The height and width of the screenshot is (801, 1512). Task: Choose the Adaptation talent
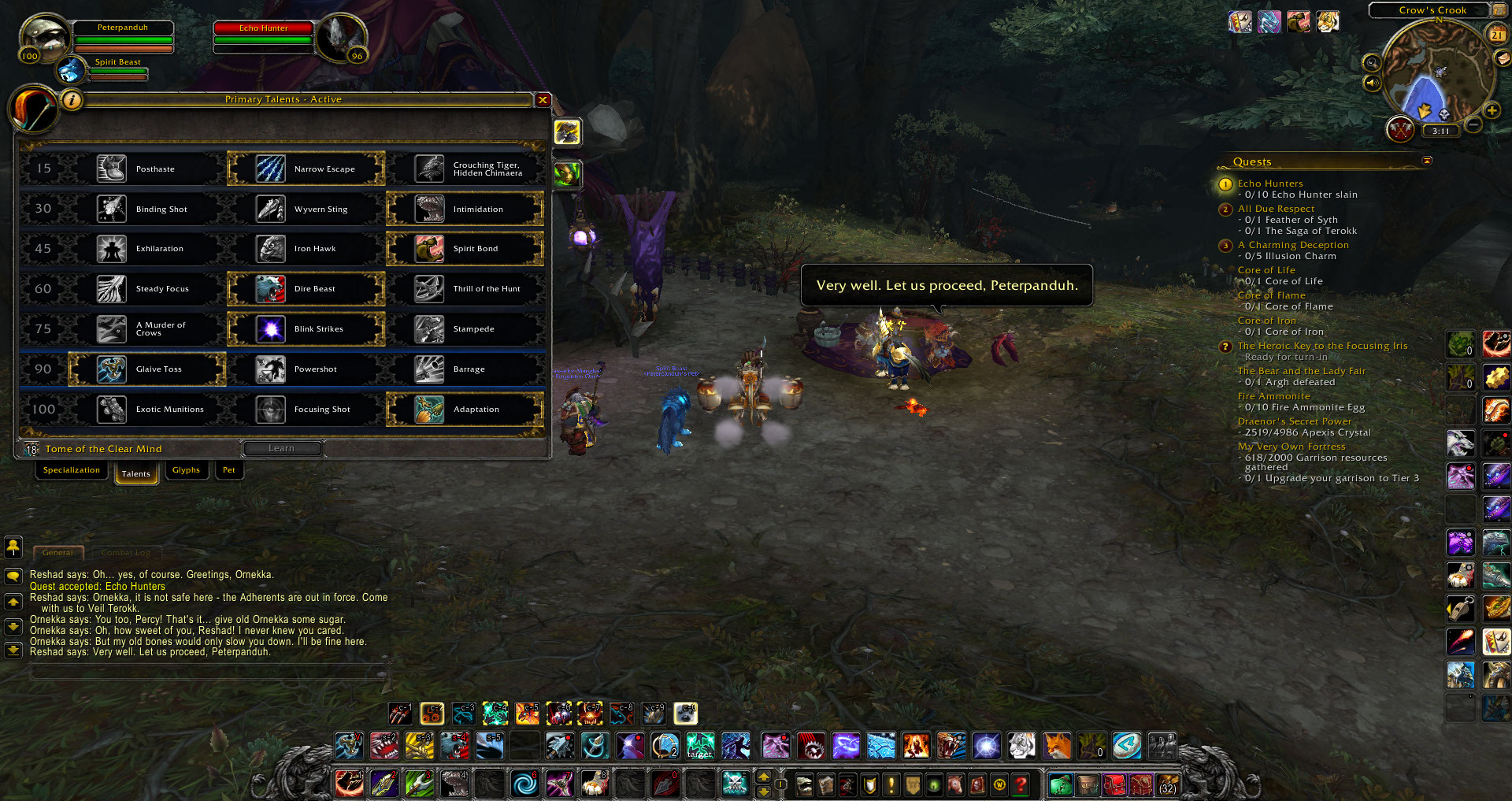pyautogui.click(x=465, y=410)
